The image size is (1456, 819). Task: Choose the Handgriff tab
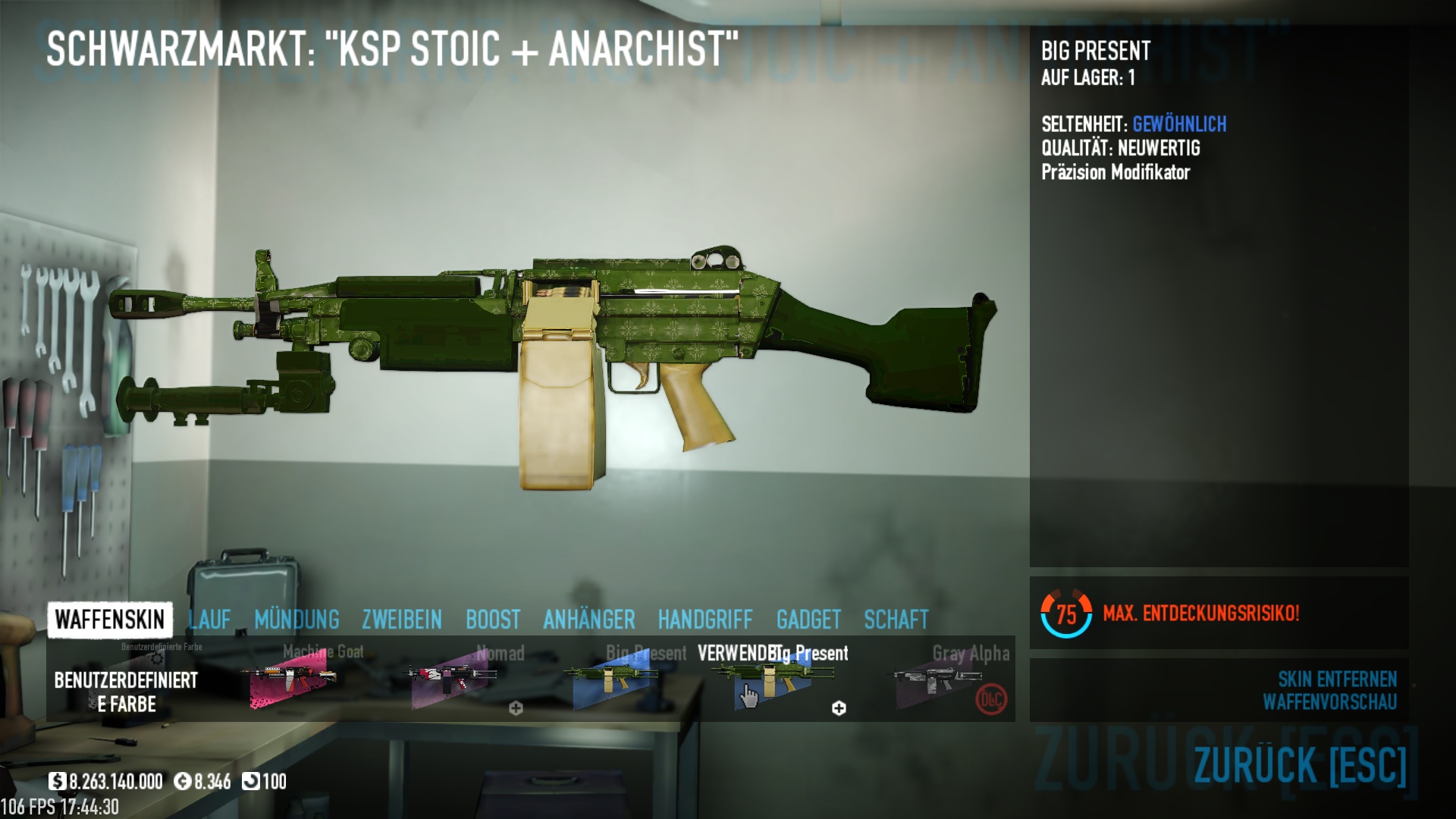point(705,620)
